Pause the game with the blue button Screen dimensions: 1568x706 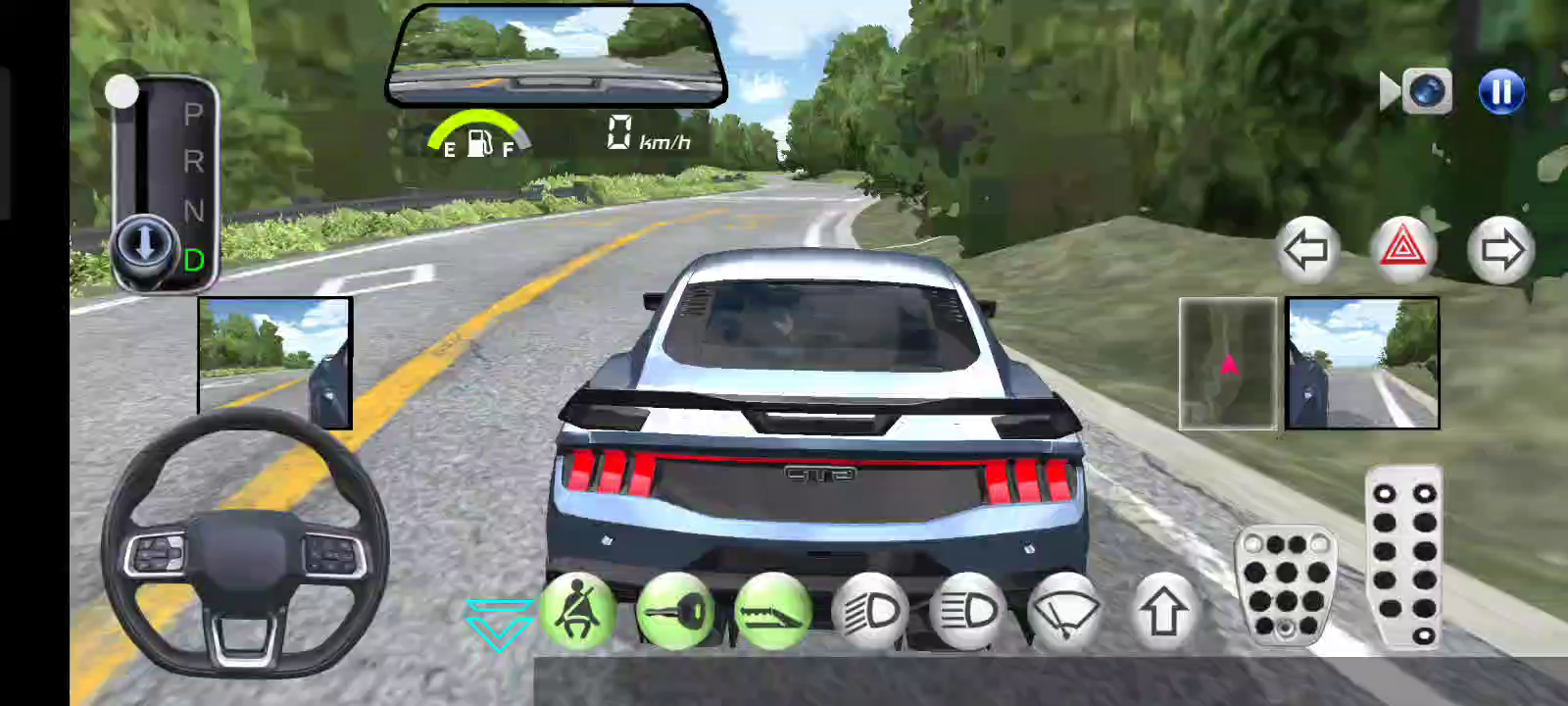pos(1500,92)
